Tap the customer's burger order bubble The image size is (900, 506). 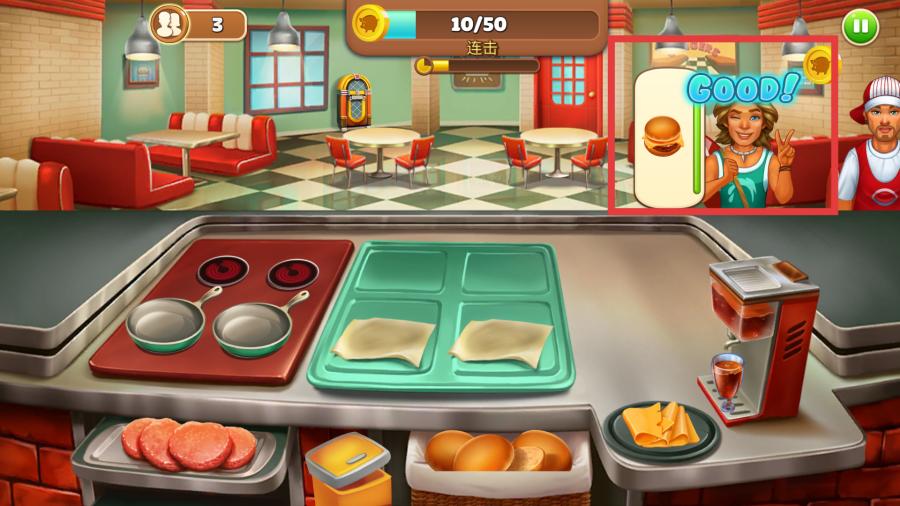pos(661,135)
